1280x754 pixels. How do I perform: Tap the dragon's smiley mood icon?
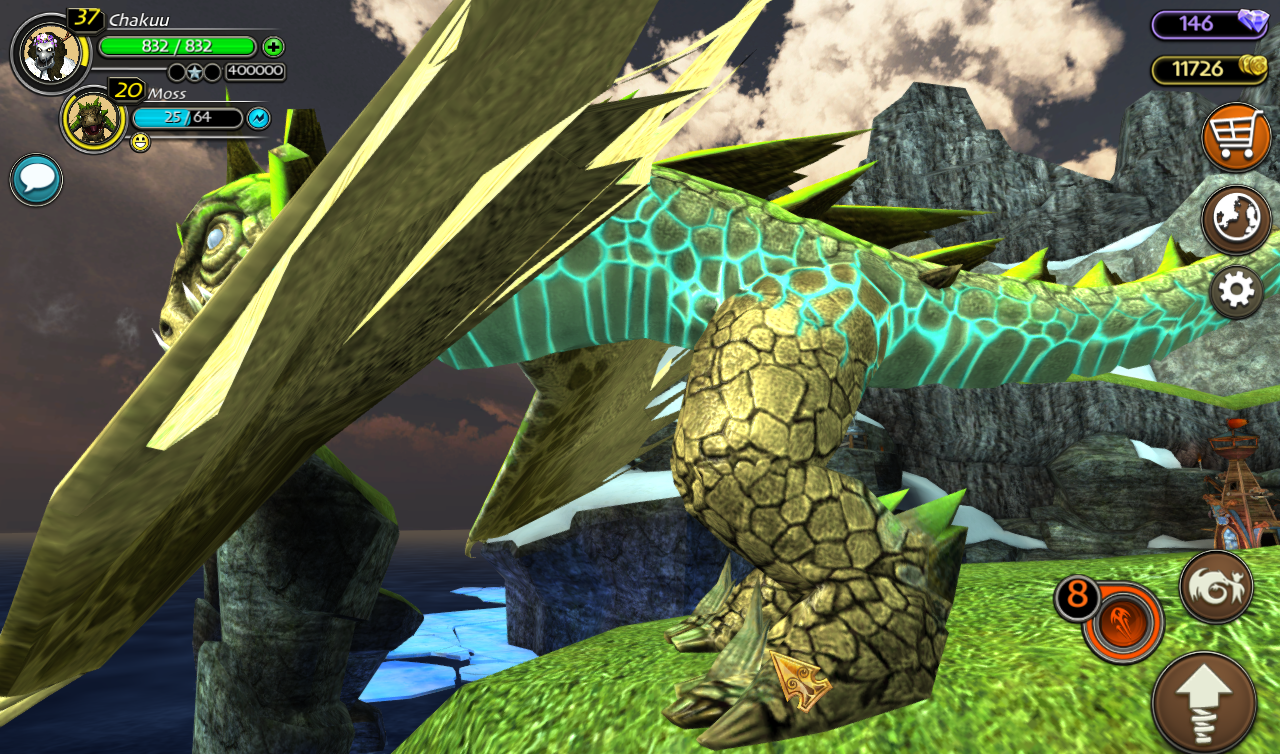[140, 143]
